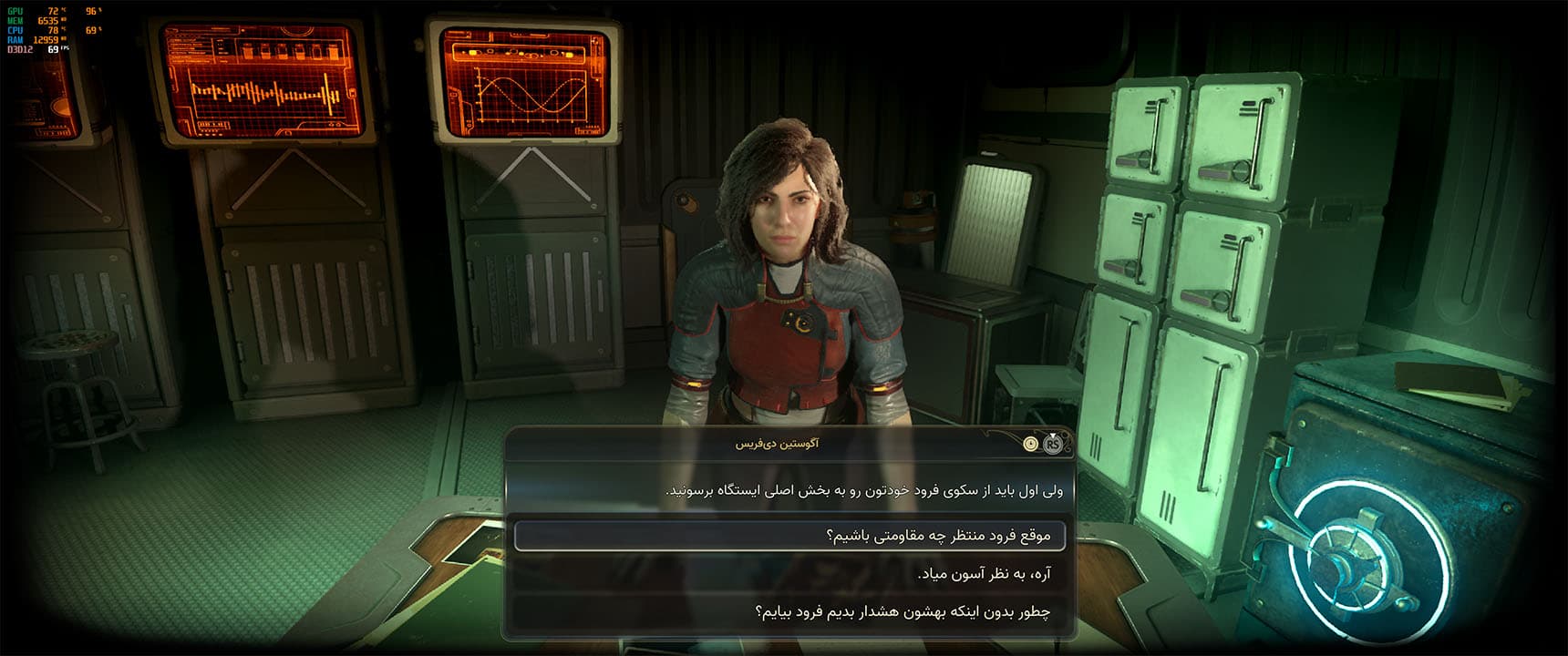Click the RS controller button icon
Viewport: 1568px width, 656px height.
click(x=1053, y=446)
